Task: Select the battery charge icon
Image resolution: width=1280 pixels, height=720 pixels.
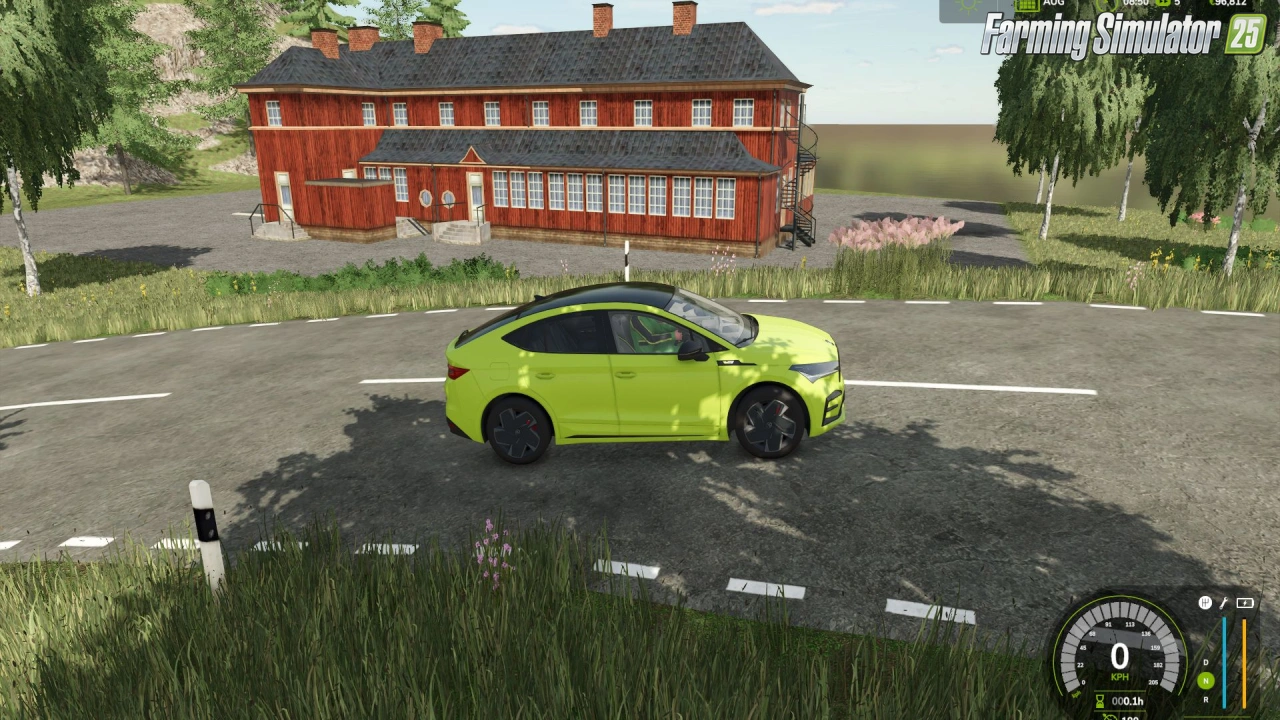Action: point(1245,603)
